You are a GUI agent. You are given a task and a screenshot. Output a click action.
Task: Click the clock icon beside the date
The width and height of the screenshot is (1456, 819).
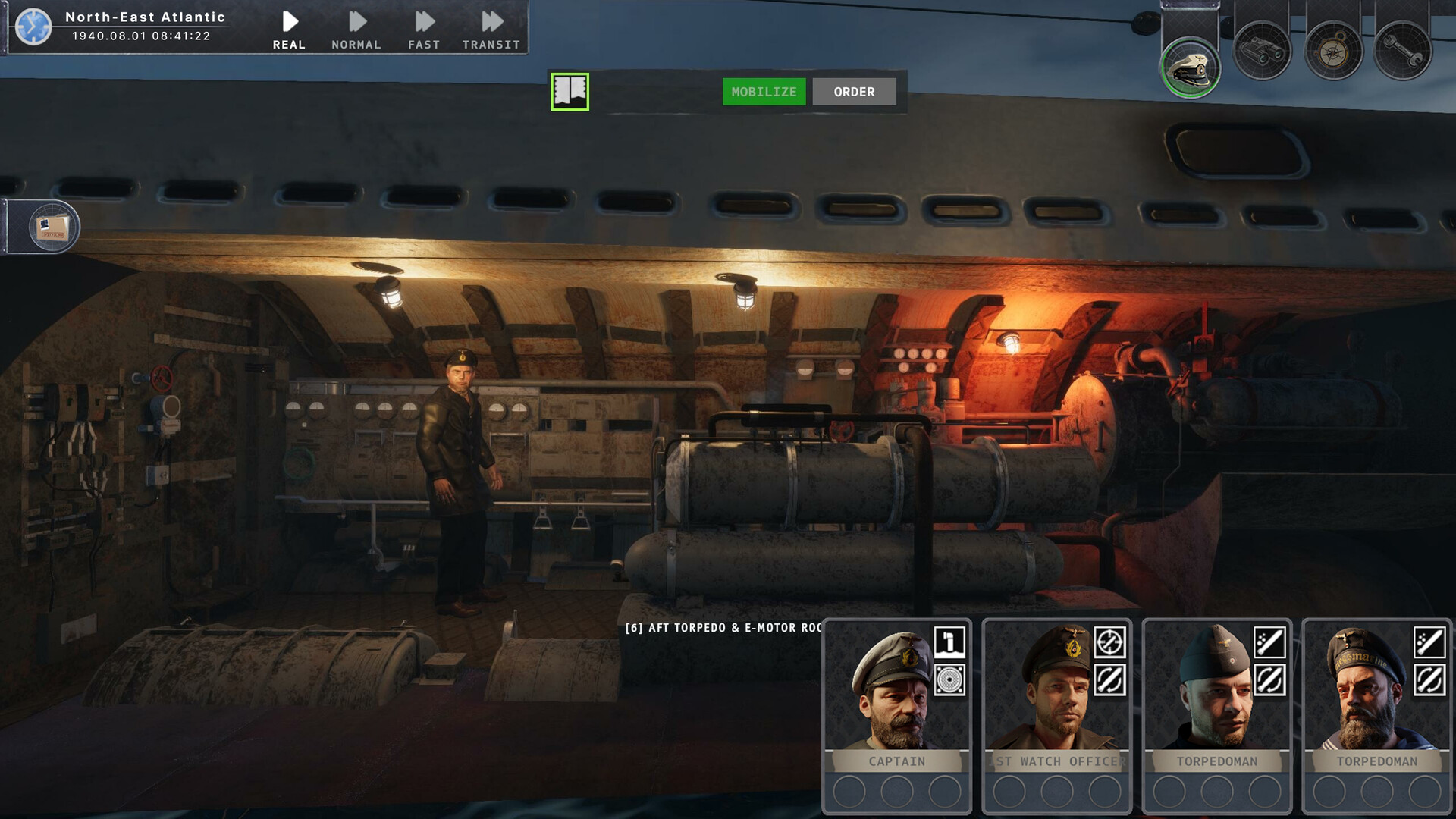33,27
